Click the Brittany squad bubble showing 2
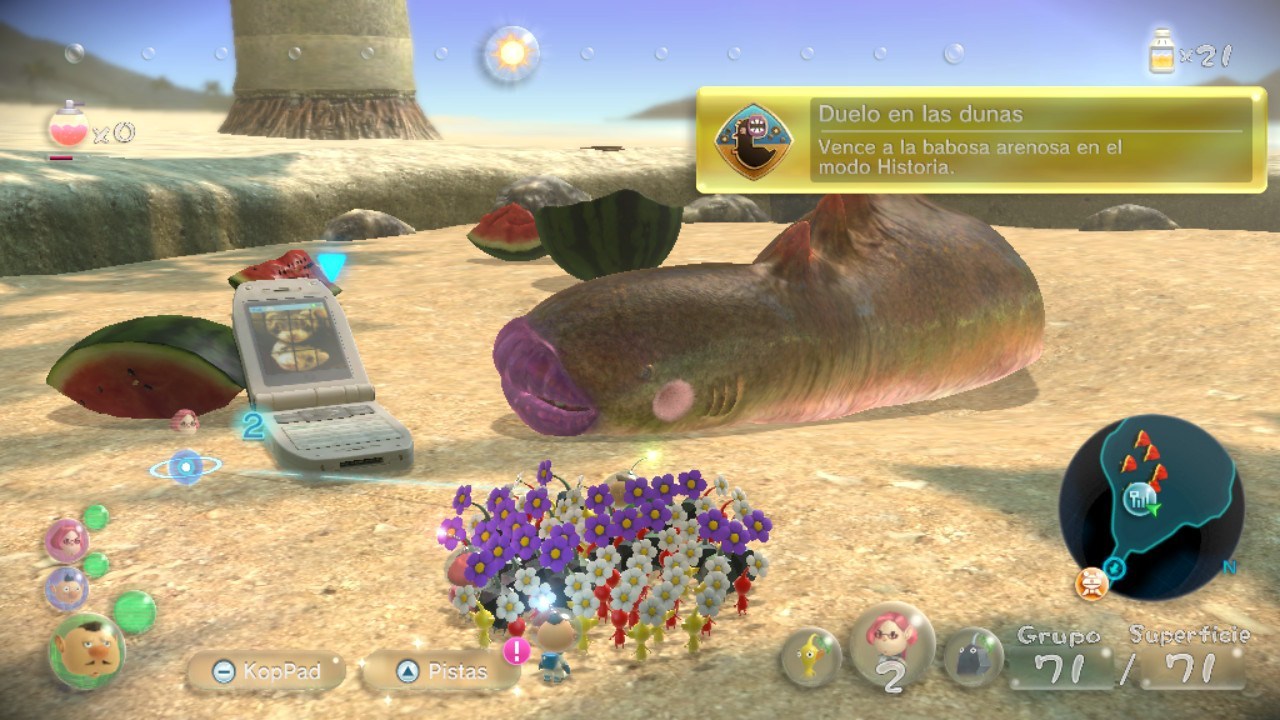1280x720 pixels. click(891, 646)
